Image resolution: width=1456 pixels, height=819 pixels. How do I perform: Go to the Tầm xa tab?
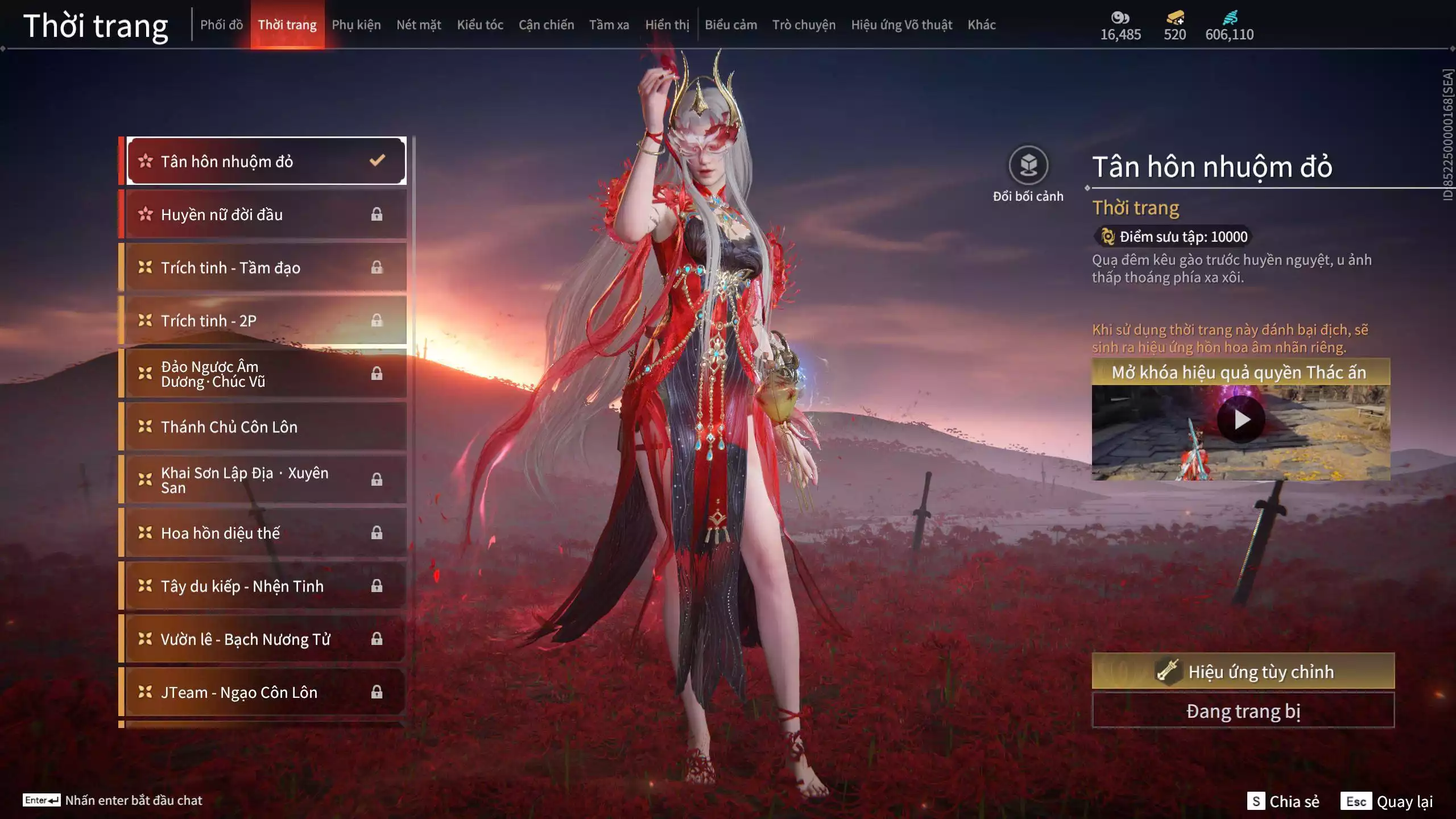609,25
